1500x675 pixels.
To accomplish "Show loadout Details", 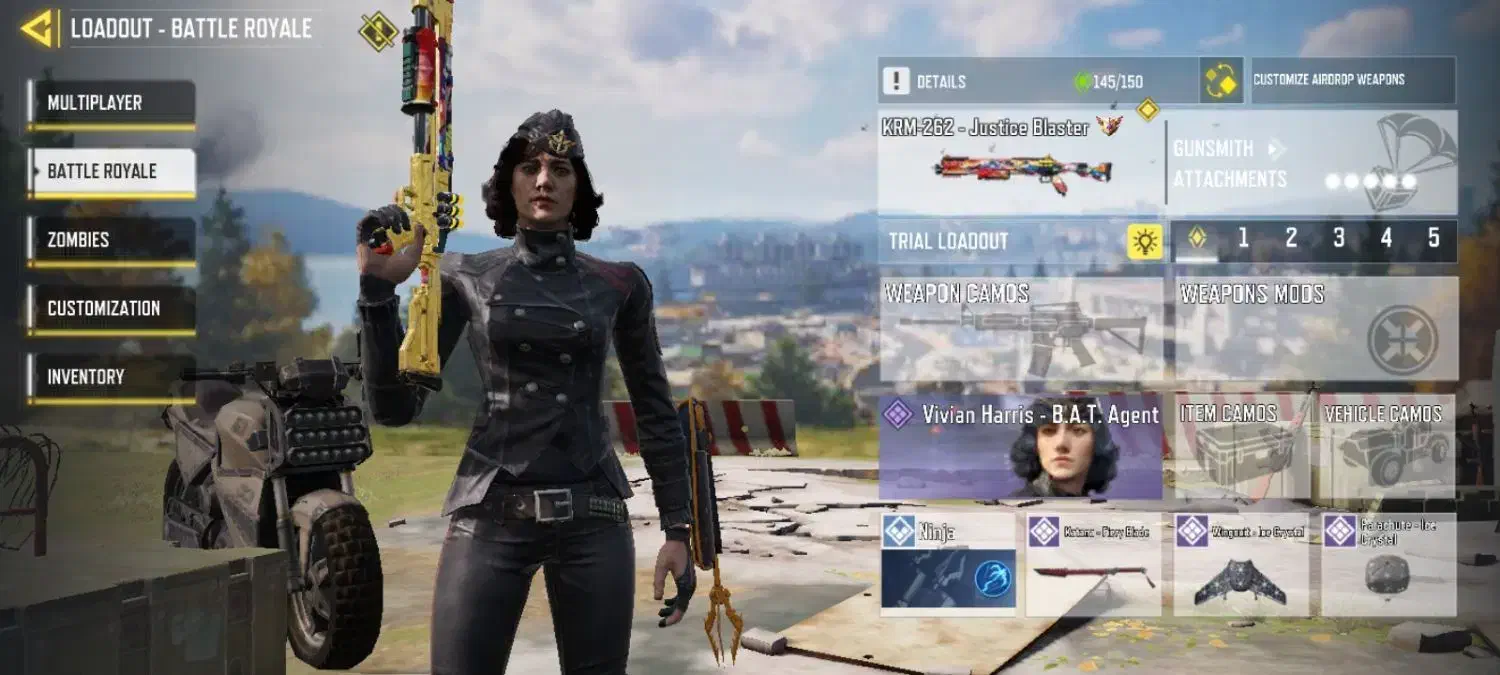I will pos(940,81).
